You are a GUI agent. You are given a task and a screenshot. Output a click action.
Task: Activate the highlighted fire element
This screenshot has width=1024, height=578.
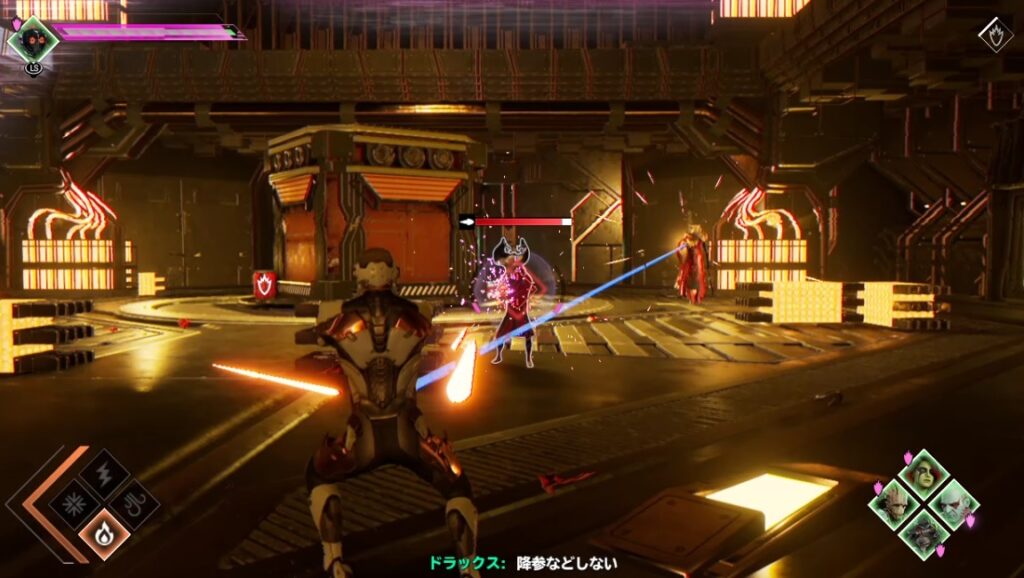point(104,534)
